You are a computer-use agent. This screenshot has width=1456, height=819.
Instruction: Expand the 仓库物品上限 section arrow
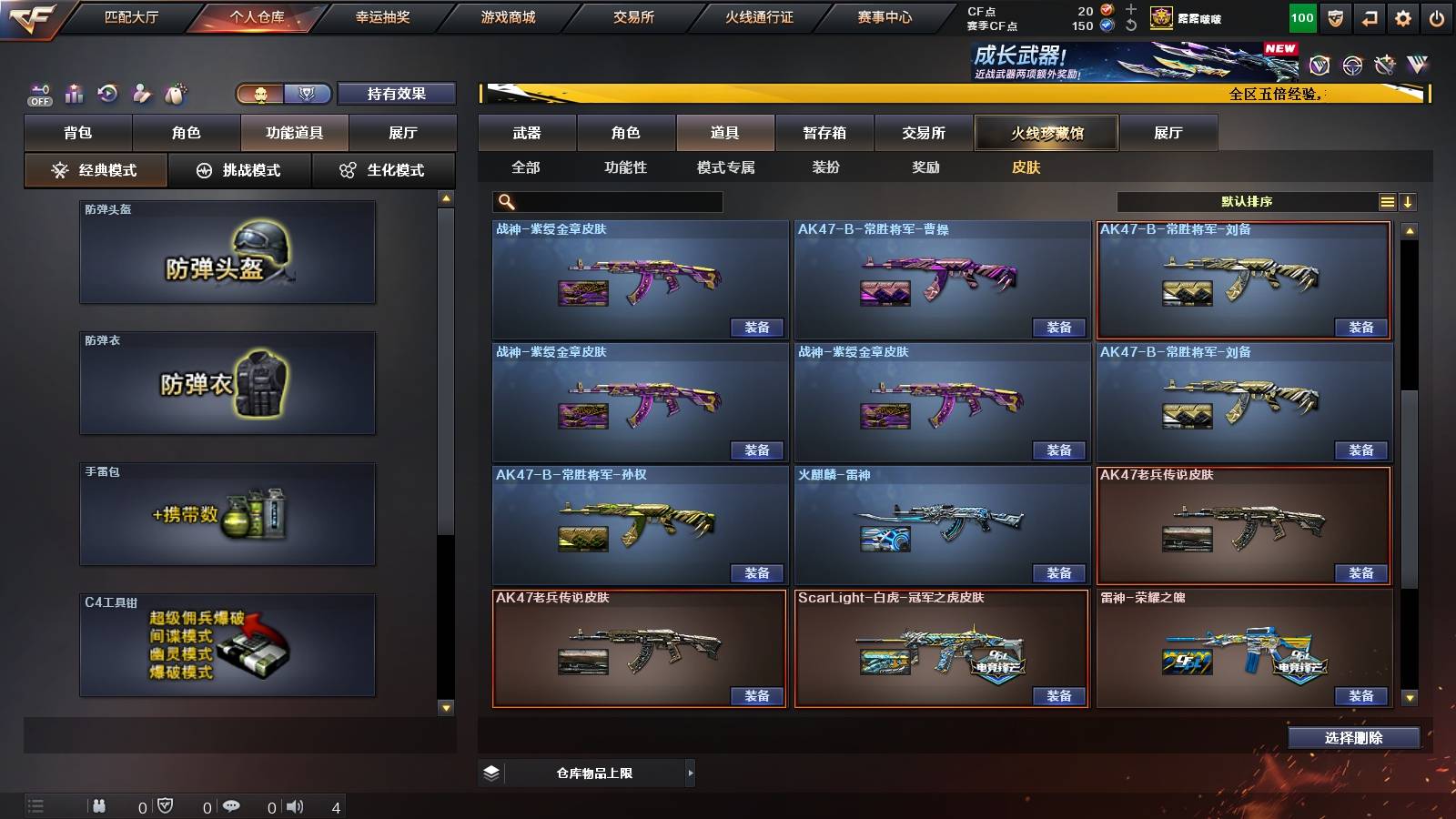(690, 773)
